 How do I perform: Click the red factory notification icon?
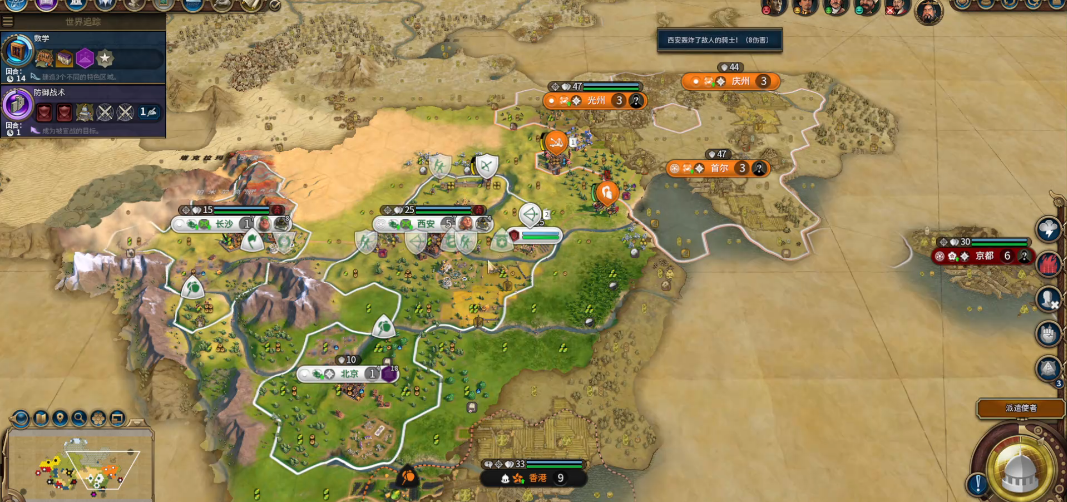coord(1048,263)
